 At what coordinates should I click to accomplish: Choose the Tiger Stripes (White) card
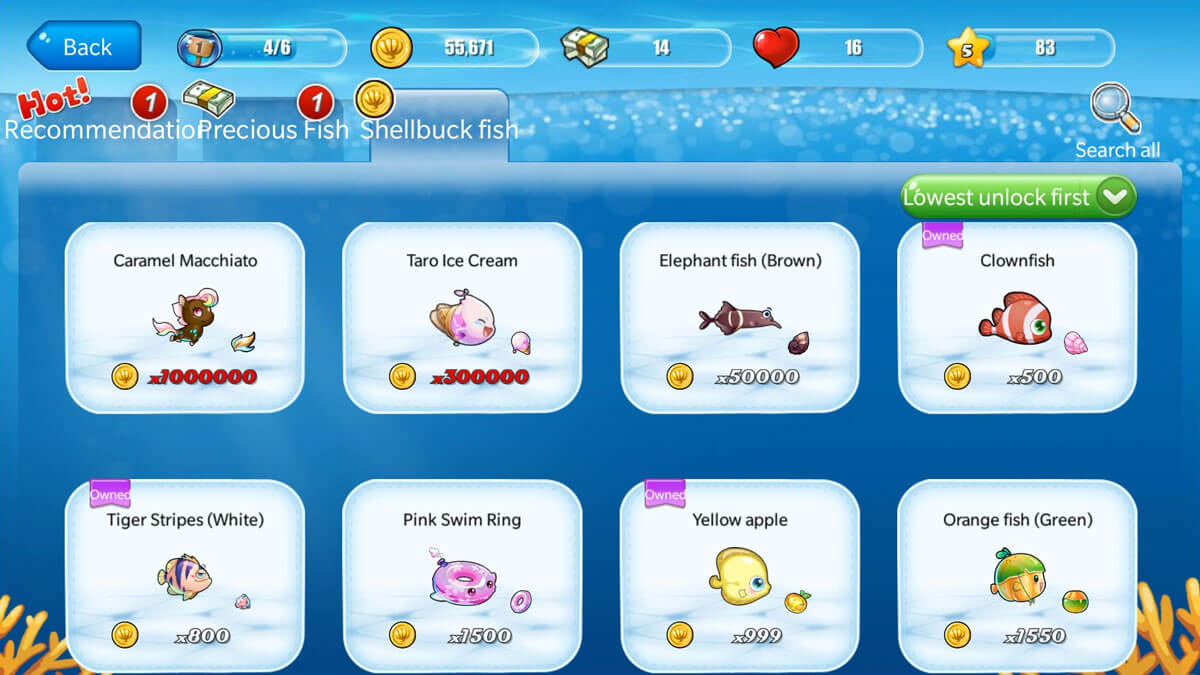(185, 575)
